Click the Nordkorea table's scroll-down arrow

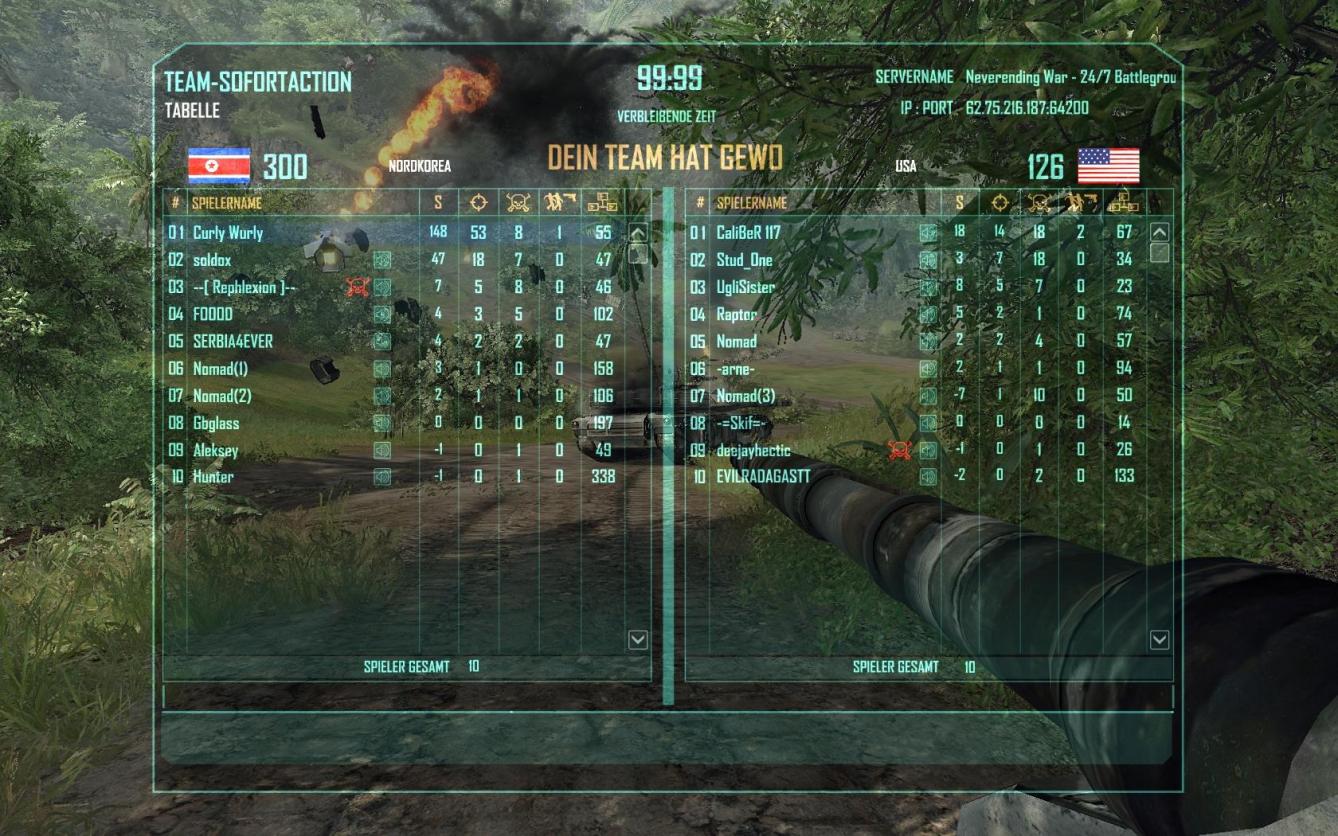tap(638, 640)
